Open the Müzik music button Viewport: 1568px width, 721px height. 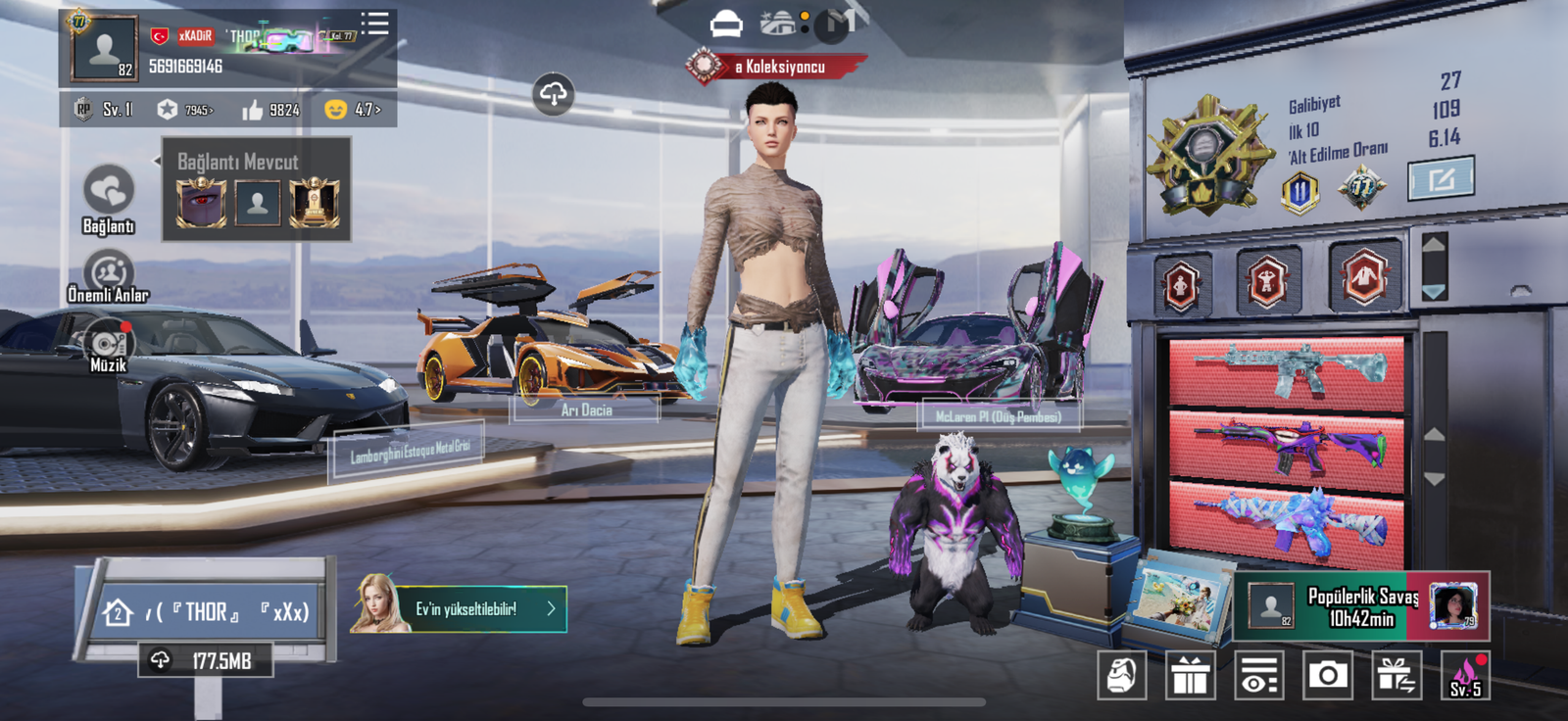(x=108, y=347)
